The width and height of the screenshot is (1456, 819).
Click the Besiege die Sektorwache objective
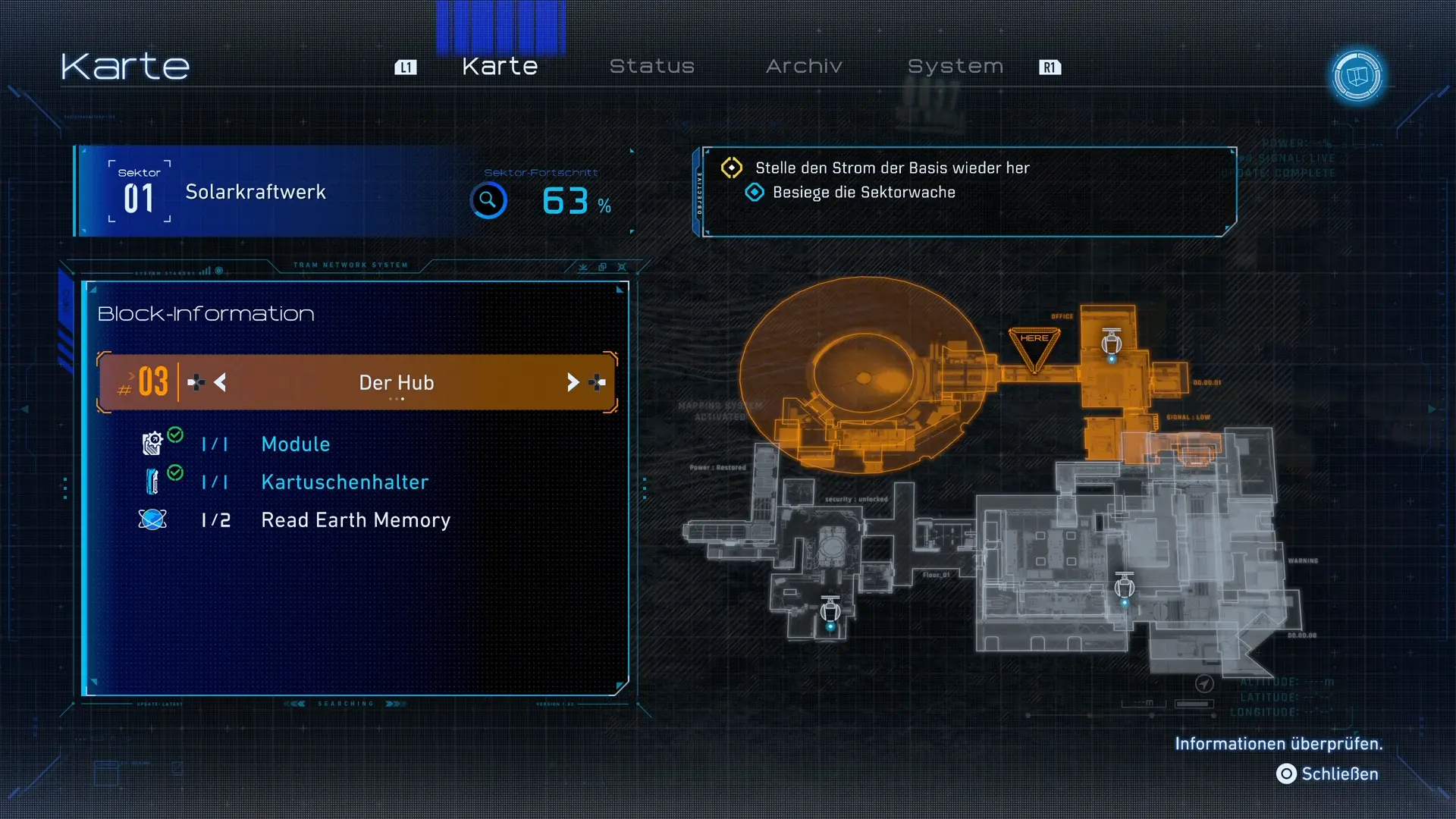click(863, 193)
